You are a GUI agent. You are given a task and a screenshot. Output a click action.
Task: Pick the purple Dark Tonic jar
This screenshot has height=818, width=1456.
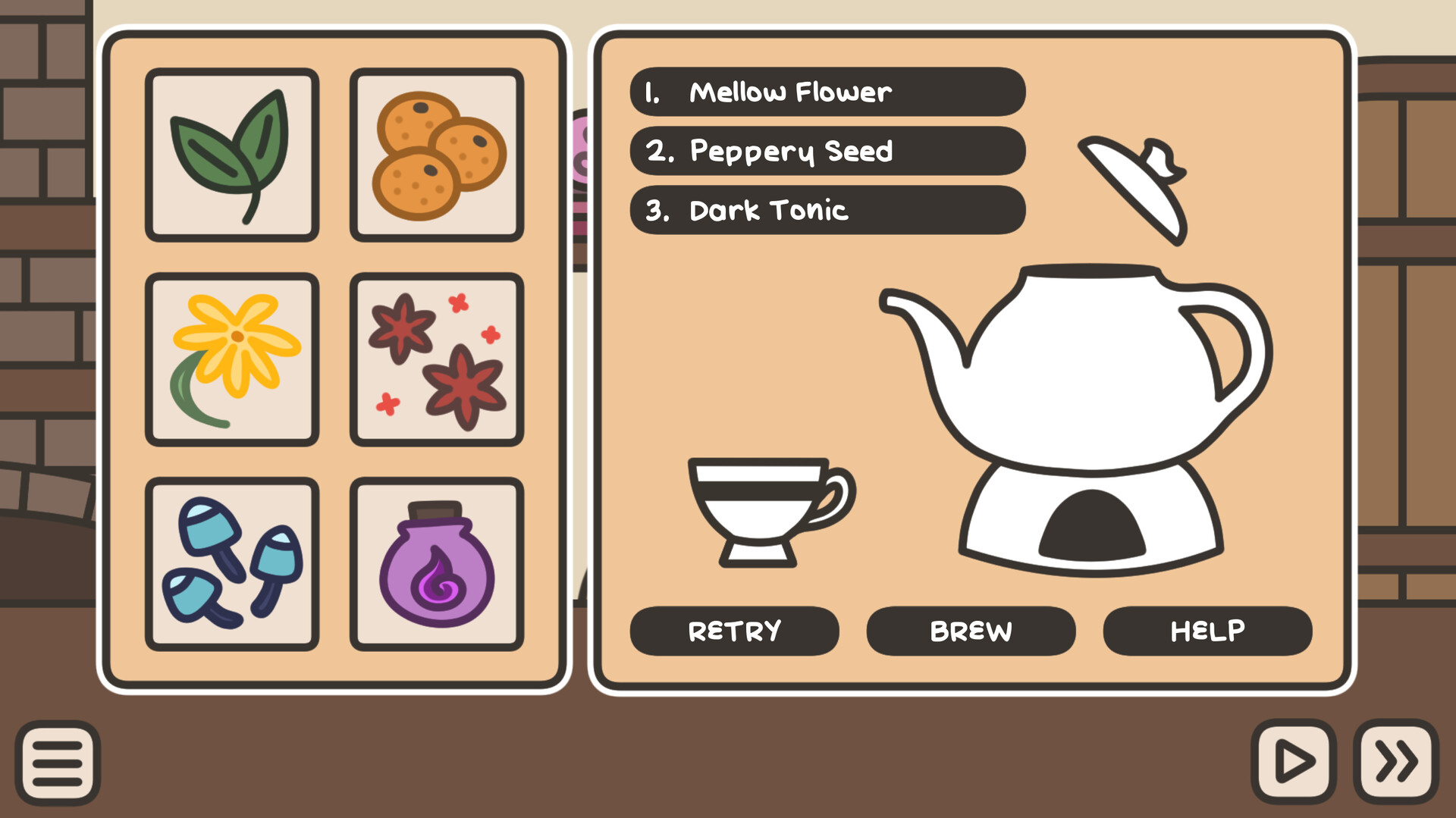pos(437,561)
